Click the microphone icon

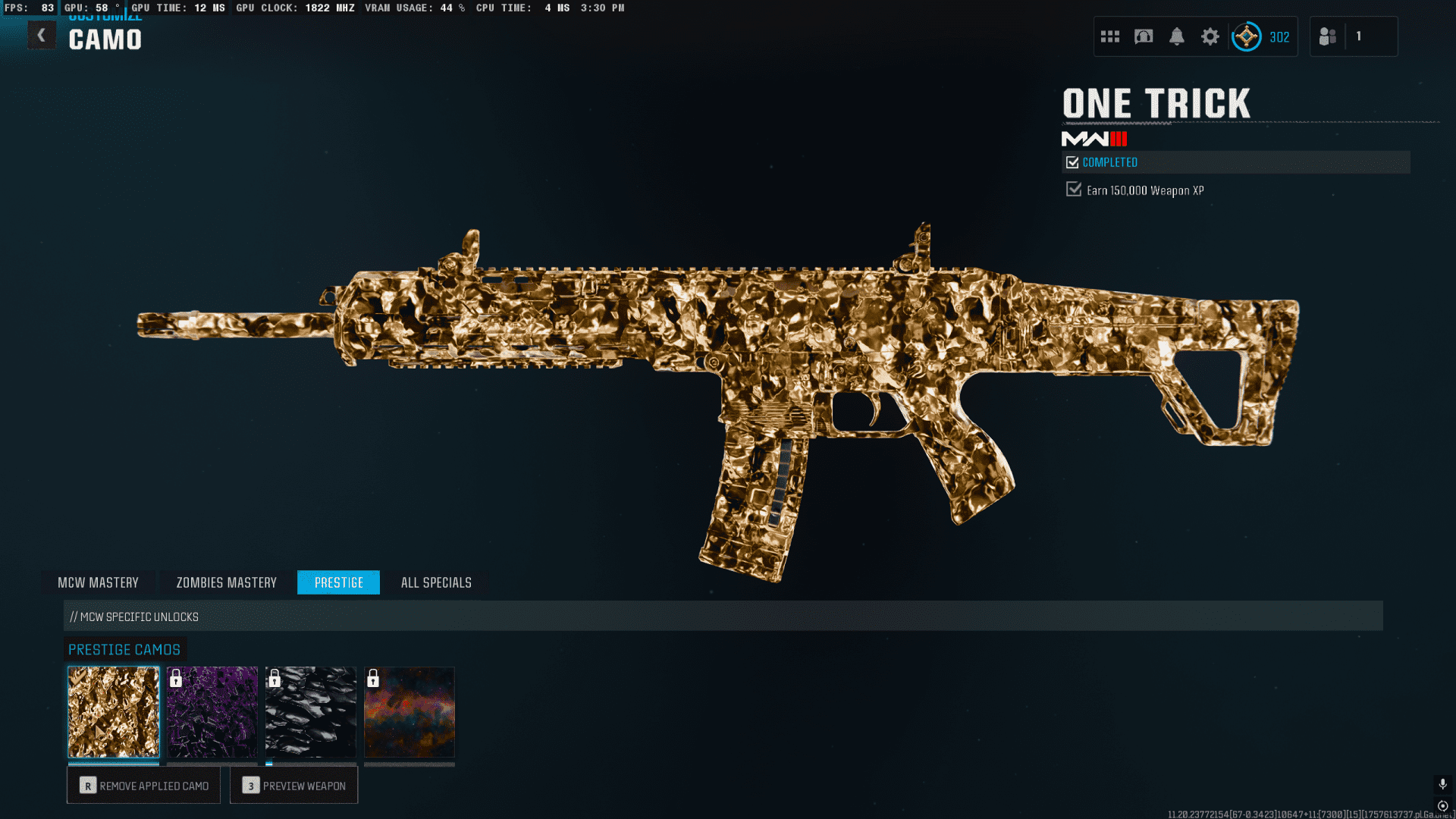tap(1442, 783)
